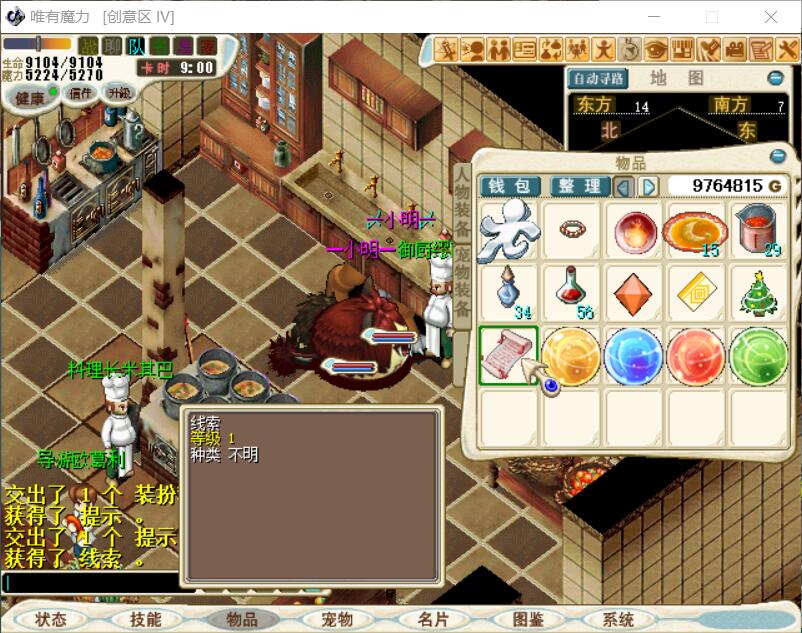This screenshot has width=802, height=633.
Task: Choose the red potion flask slot
Action: point(572,293)
